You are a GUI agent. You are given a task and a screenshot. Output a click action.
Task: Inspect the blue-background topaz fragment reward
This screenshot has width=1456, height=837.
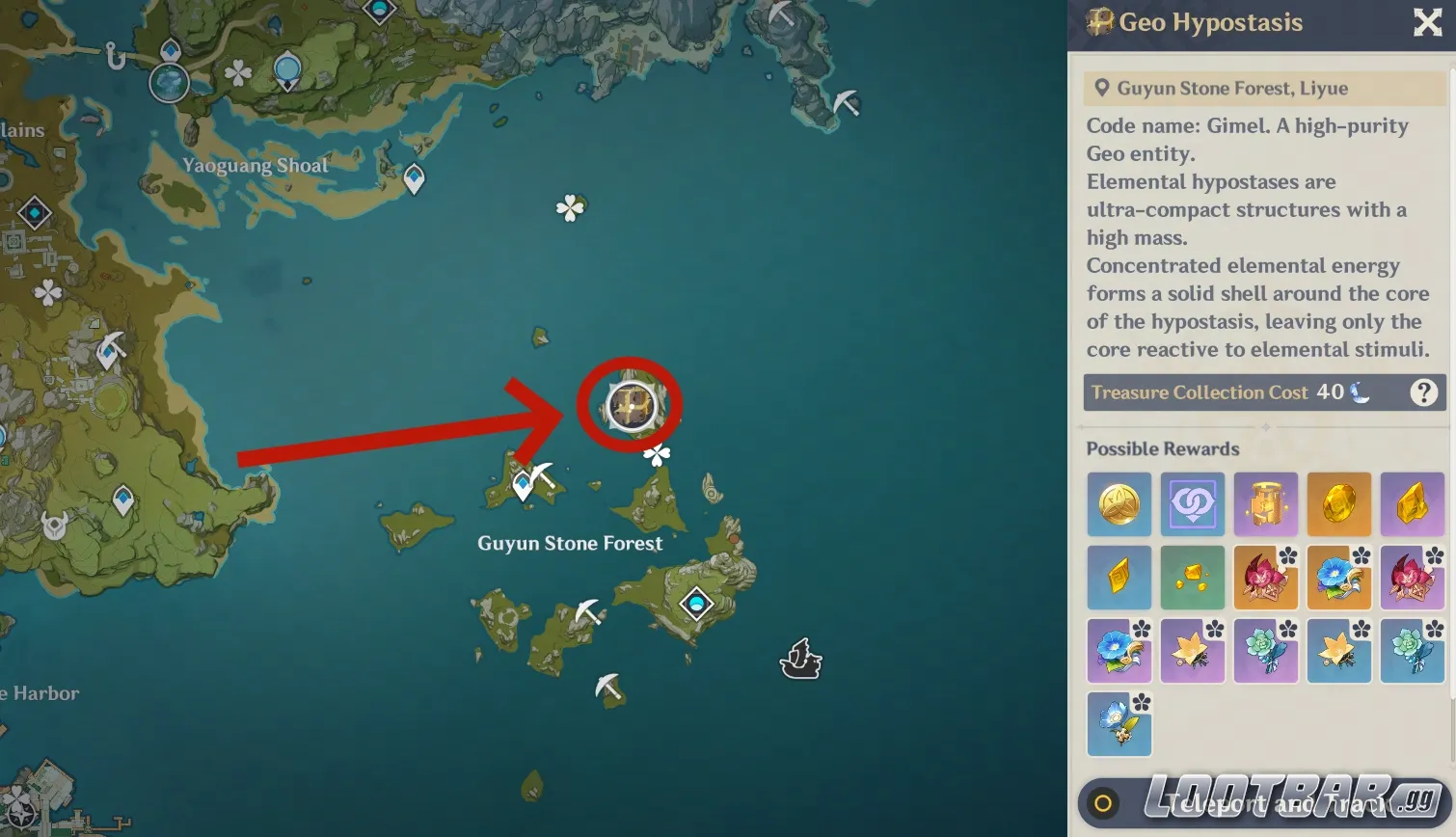(1119, 578)
